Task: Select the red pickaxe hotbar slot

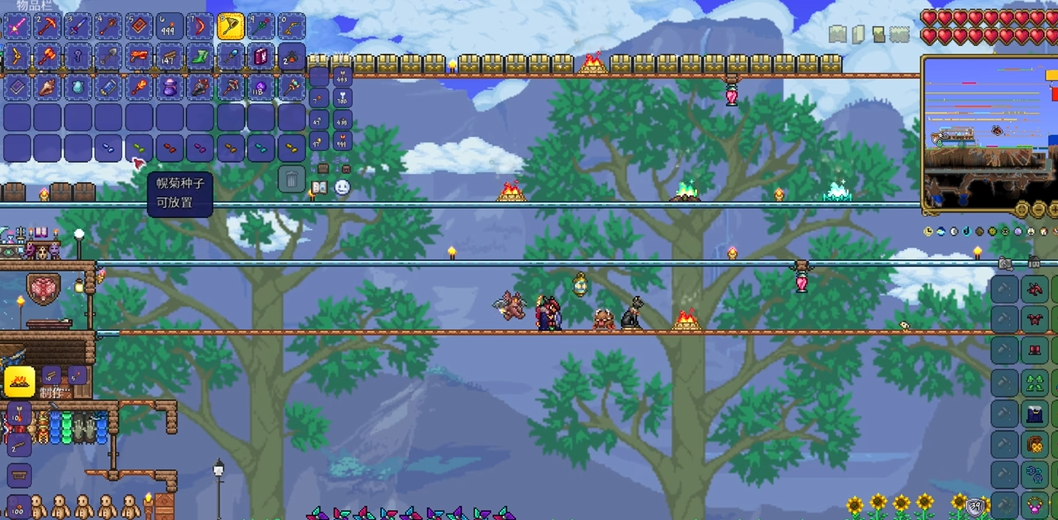Action: click(x=48, y=26)
